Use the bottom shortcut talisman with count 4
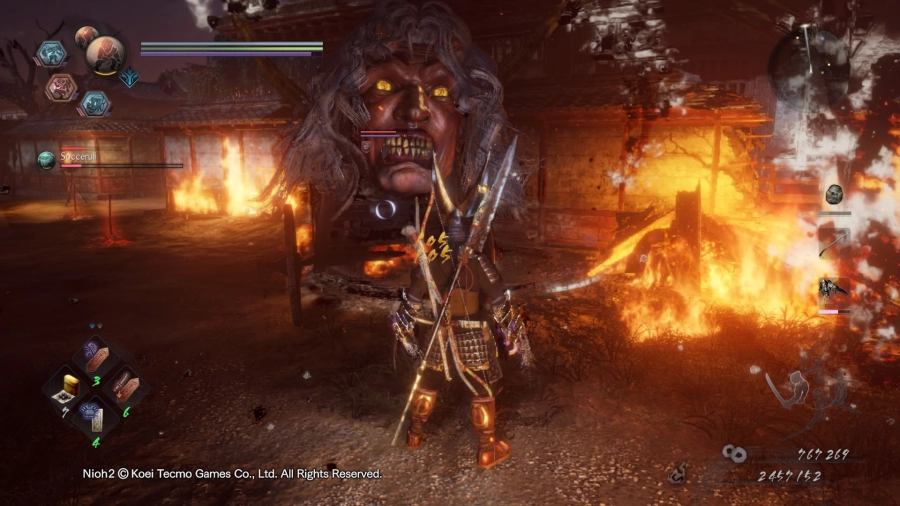 click(x=95, y=412)
